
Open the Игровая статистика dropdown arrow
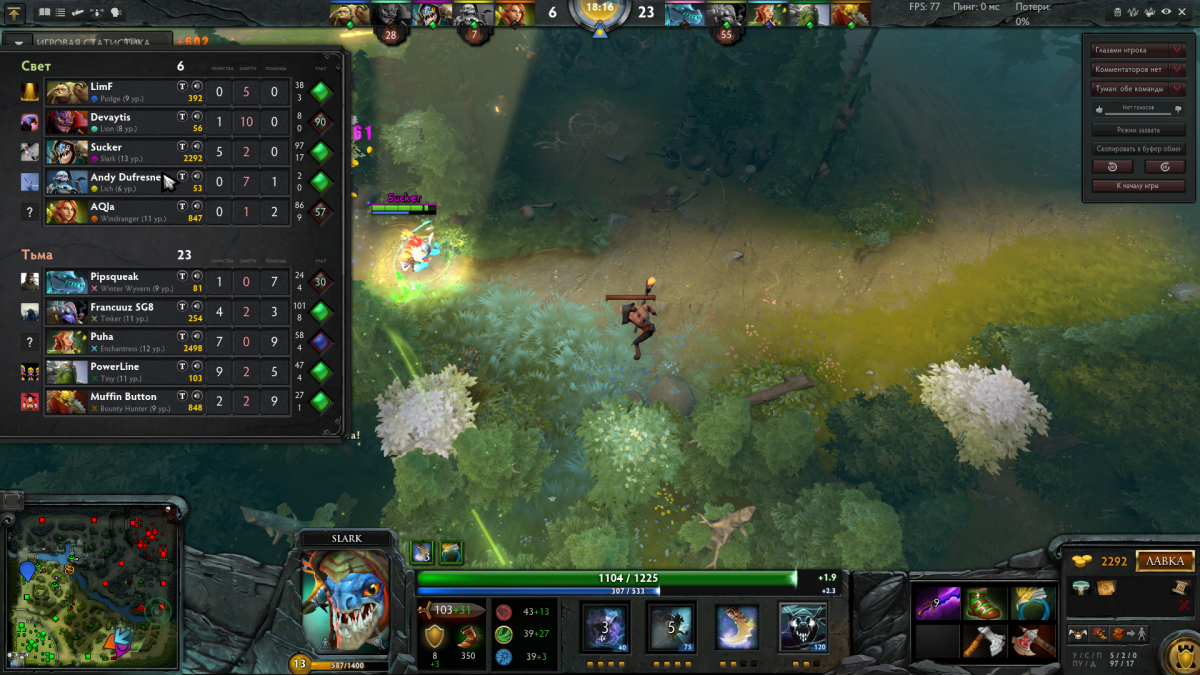tap(19, 43)
